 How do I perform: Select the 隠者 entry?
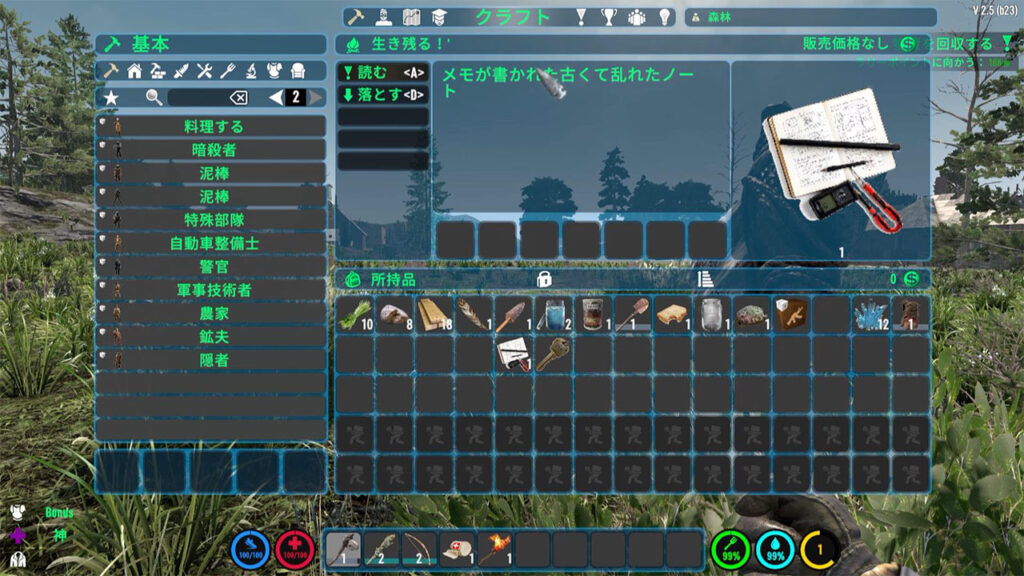point(211,359)
